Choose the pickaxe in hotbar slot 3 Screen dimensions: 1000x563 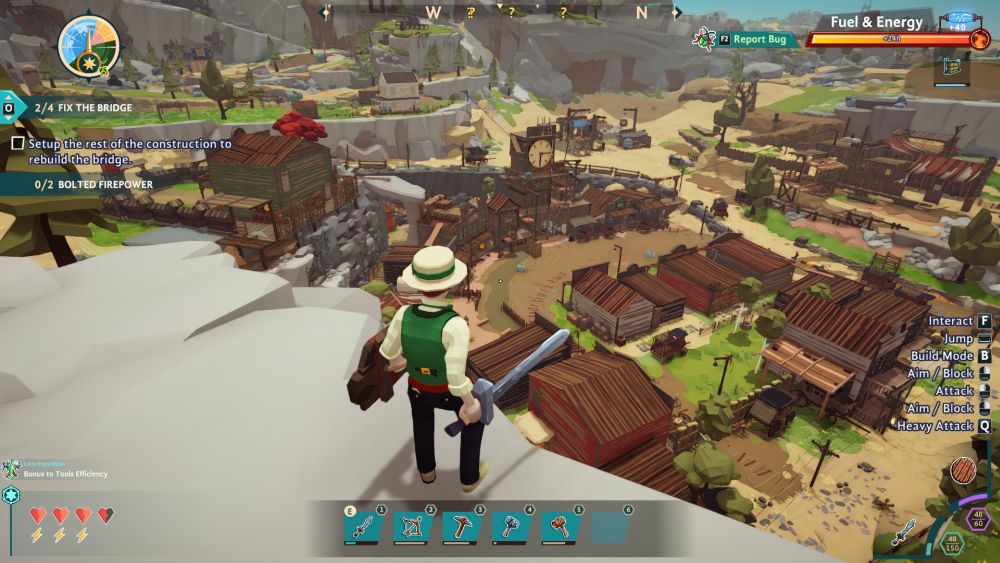pos(462,526)
